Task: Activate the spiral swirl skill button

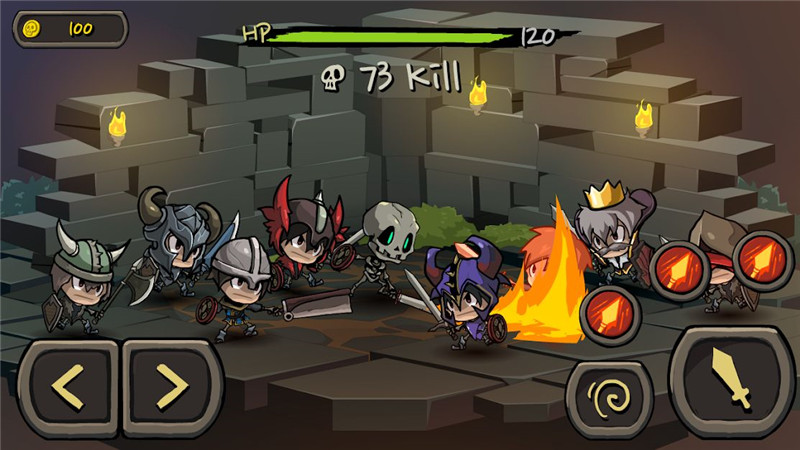Action: [609, 399]
